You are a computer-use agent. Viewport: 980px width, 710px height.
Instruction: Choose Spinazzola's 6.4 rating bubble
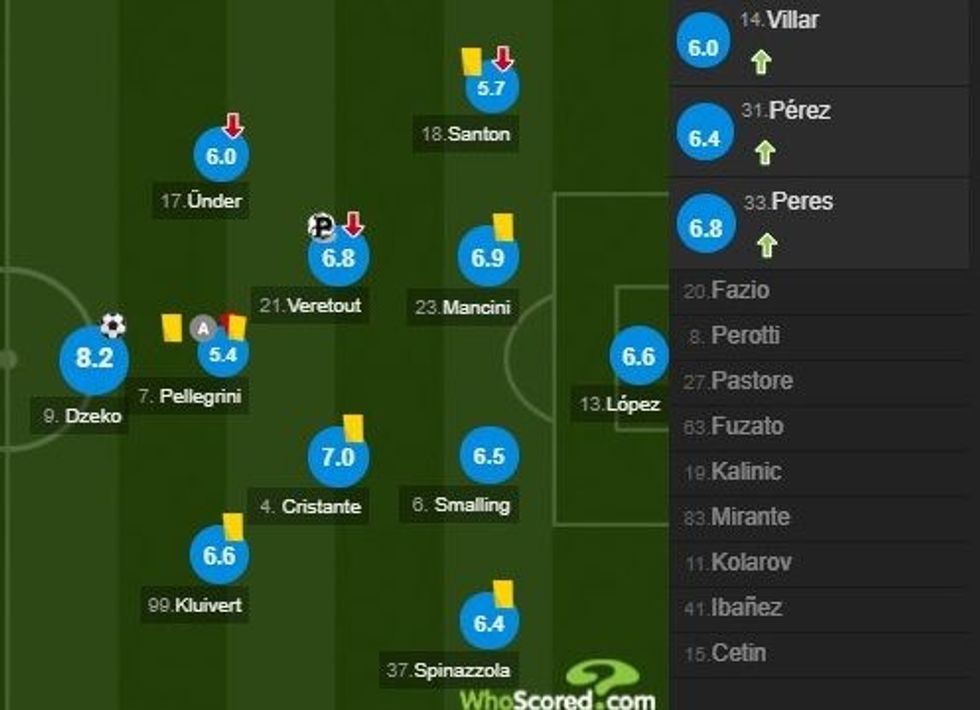(x=489, y=623)
